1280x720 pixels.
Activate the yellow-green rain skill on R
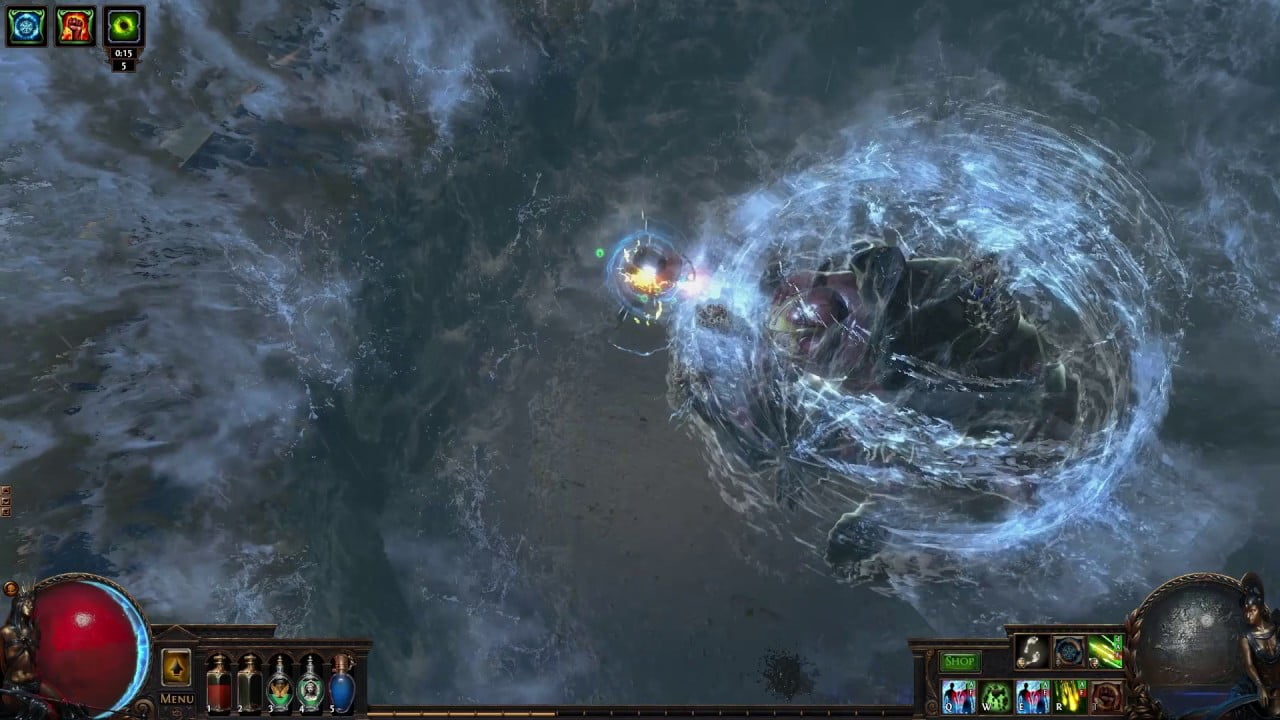click(1069, 696)
